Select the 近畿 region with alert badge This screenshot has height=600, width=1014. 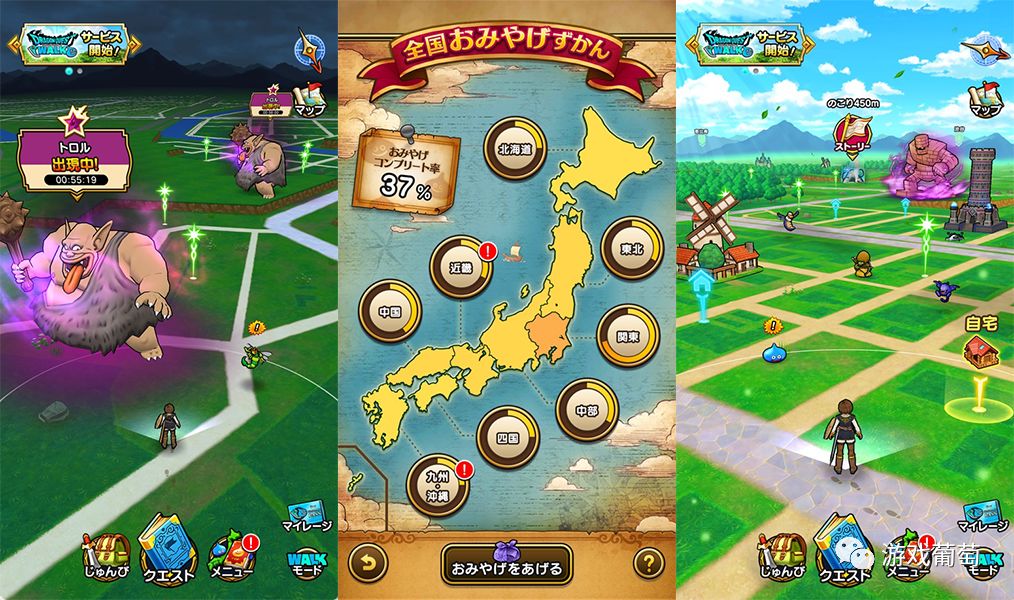(461, 267)
